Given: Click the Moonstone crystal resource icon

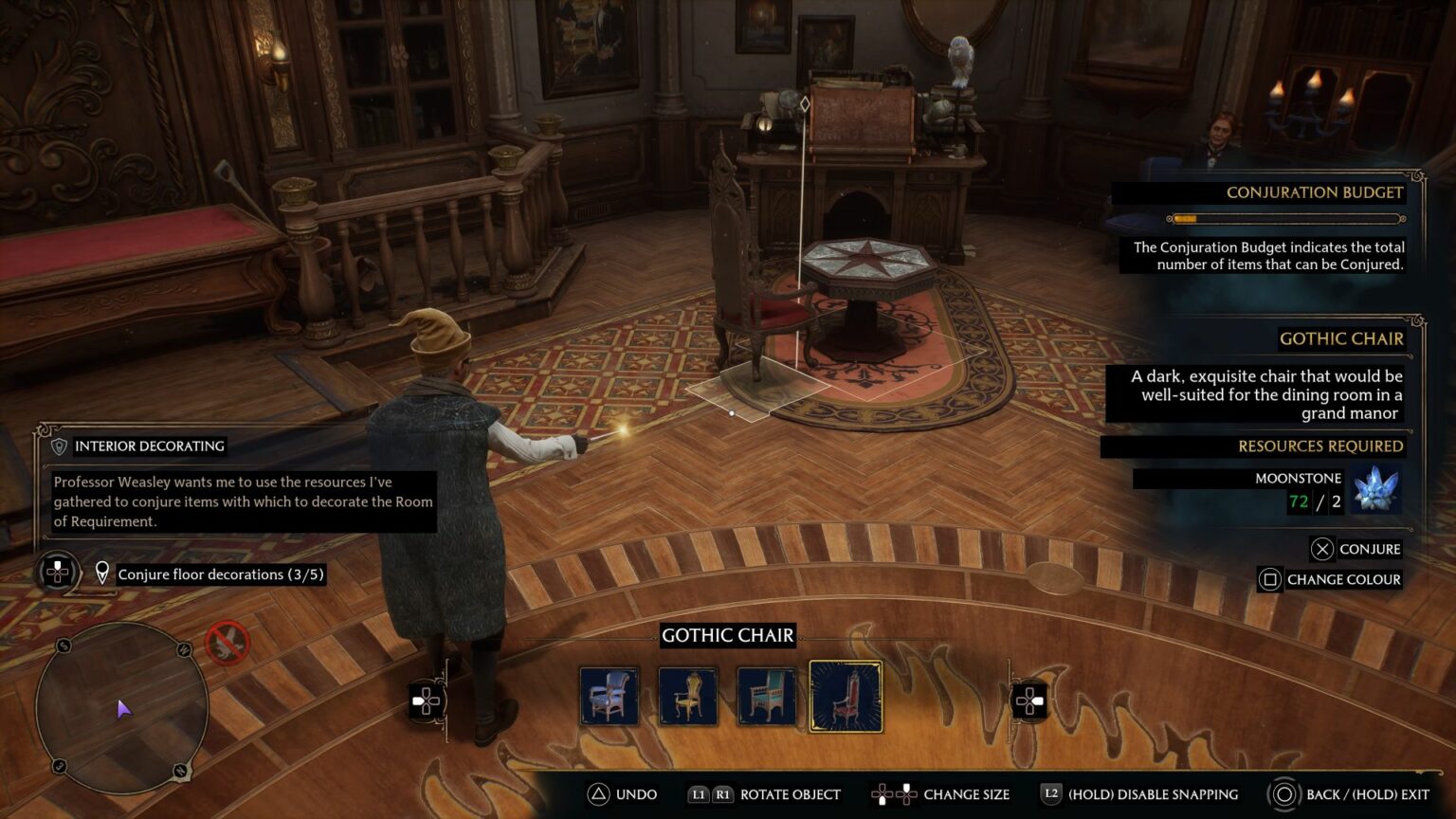Looking at the screenshot, I should pyautogui.click(x=1377, y=488).
